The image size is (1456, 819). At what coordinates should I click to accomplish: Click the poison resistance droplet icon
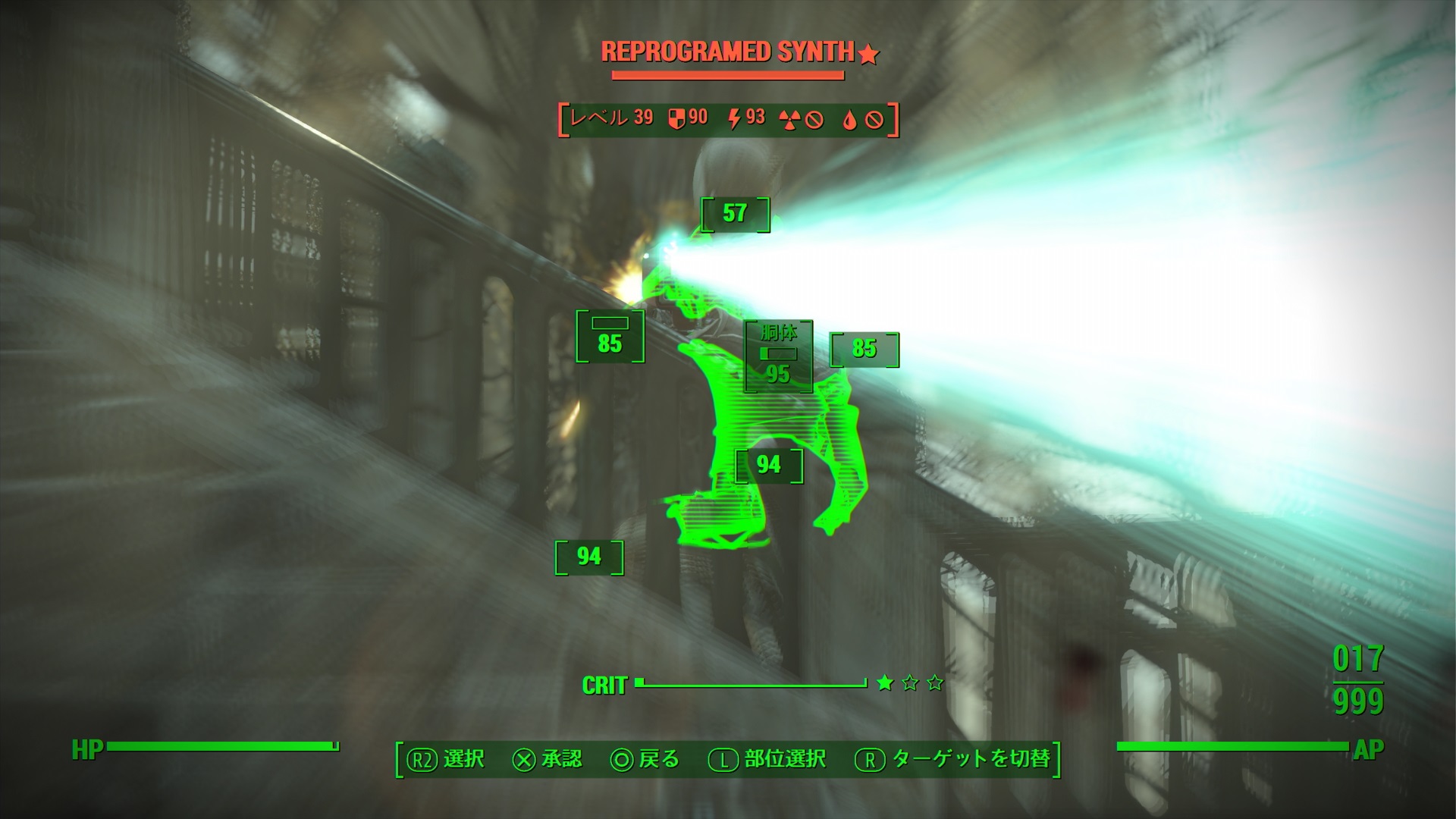coord(849,118)
